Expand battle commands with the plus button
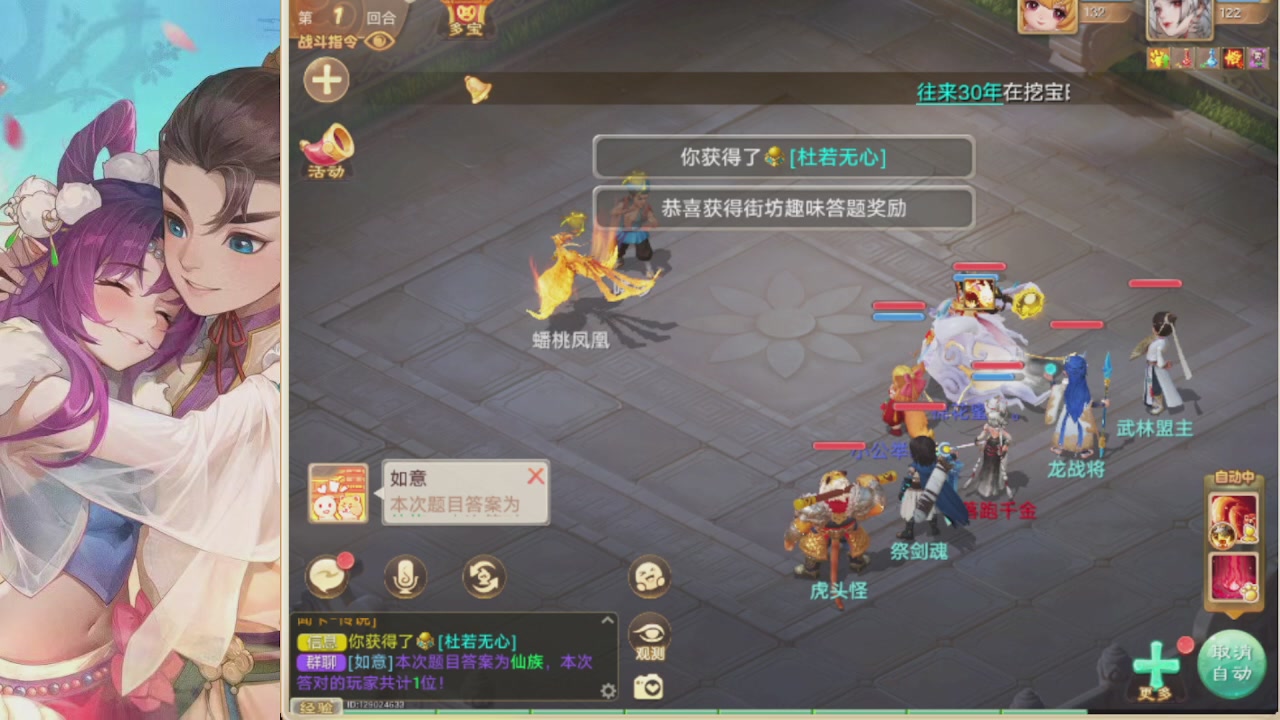 click(327, 81)
